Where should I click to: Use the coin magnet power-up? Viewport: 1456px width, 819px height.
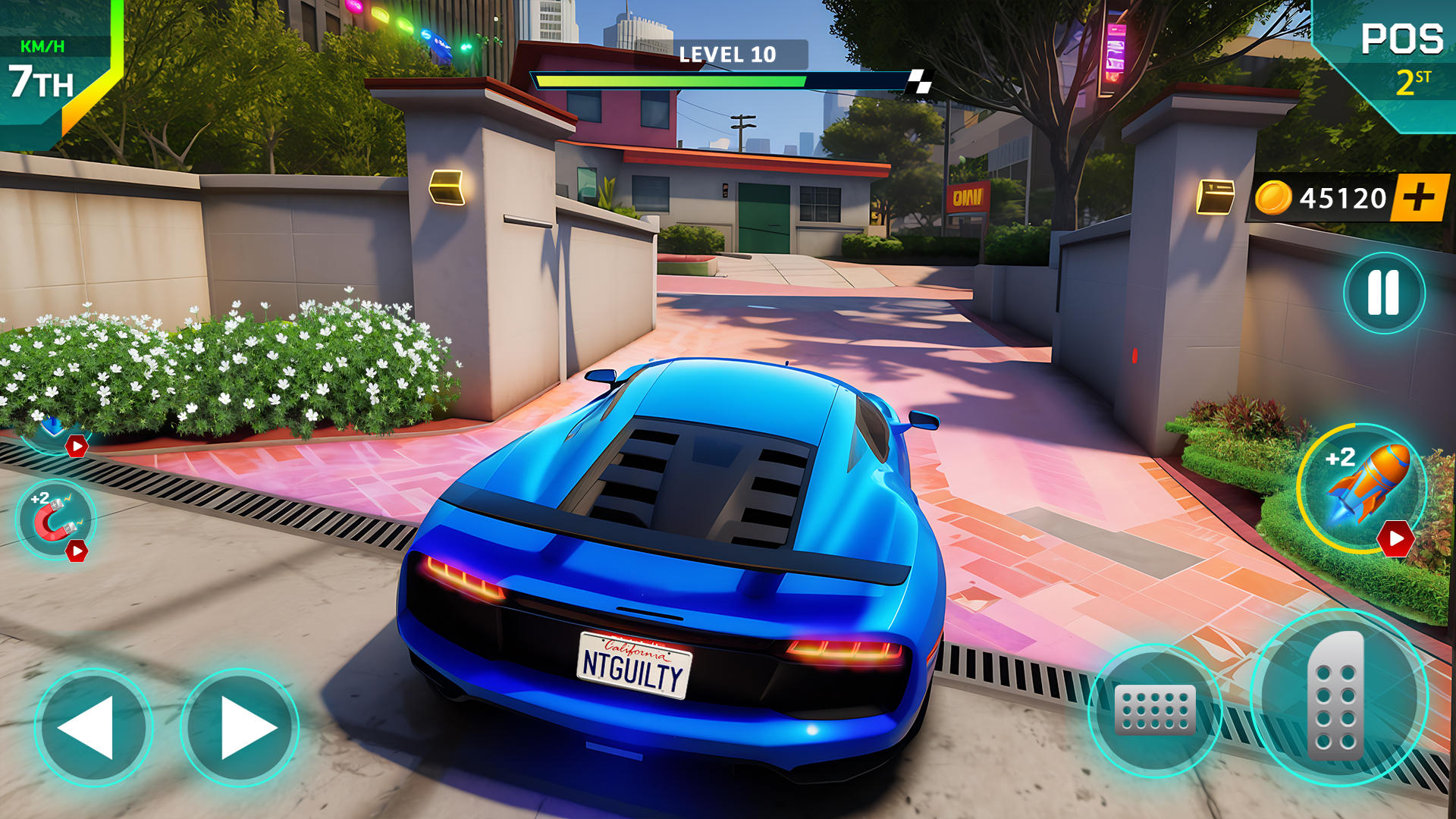pos(55,520)
